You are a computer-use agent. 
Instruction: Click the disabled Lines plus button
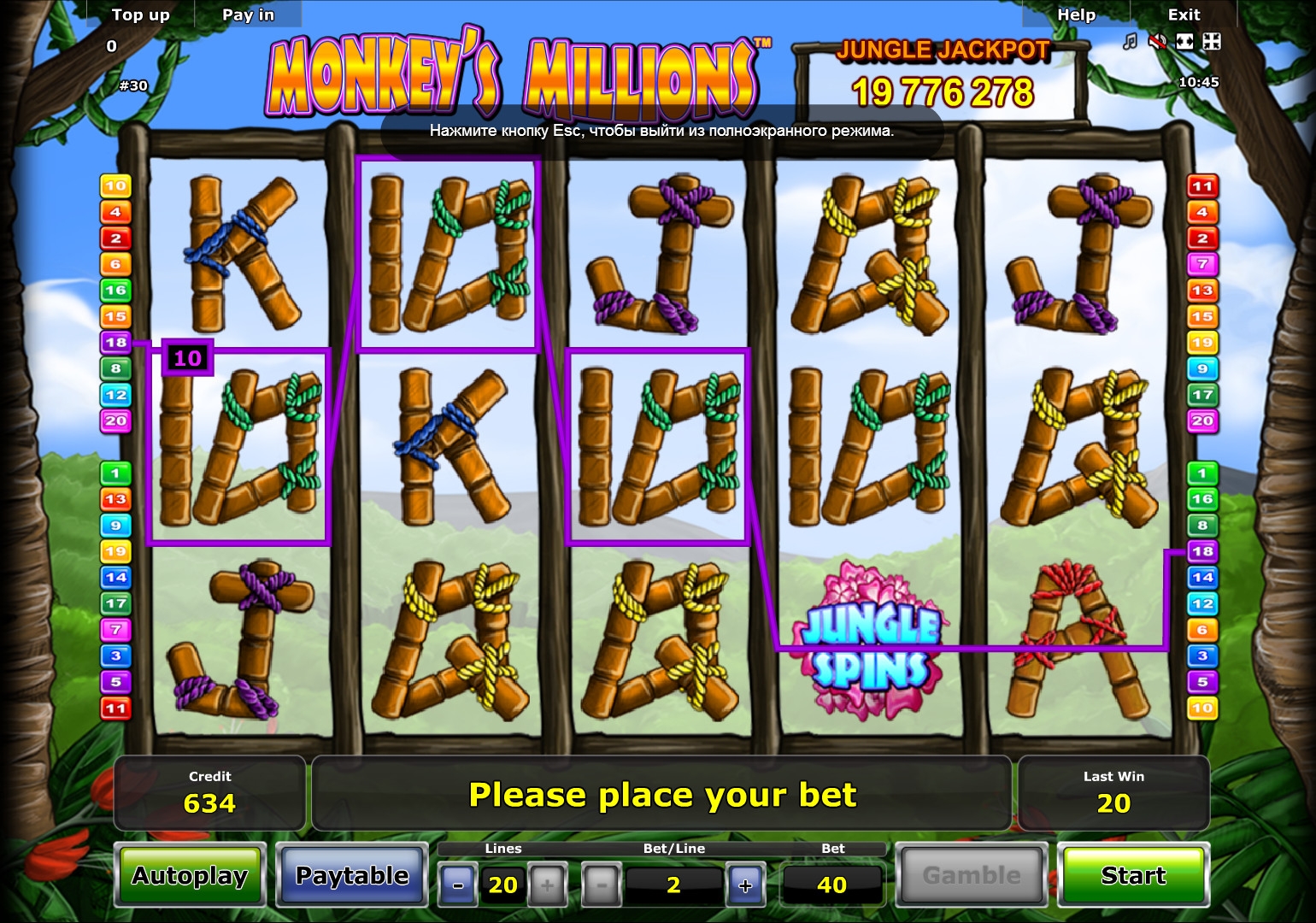pos(548,885)
